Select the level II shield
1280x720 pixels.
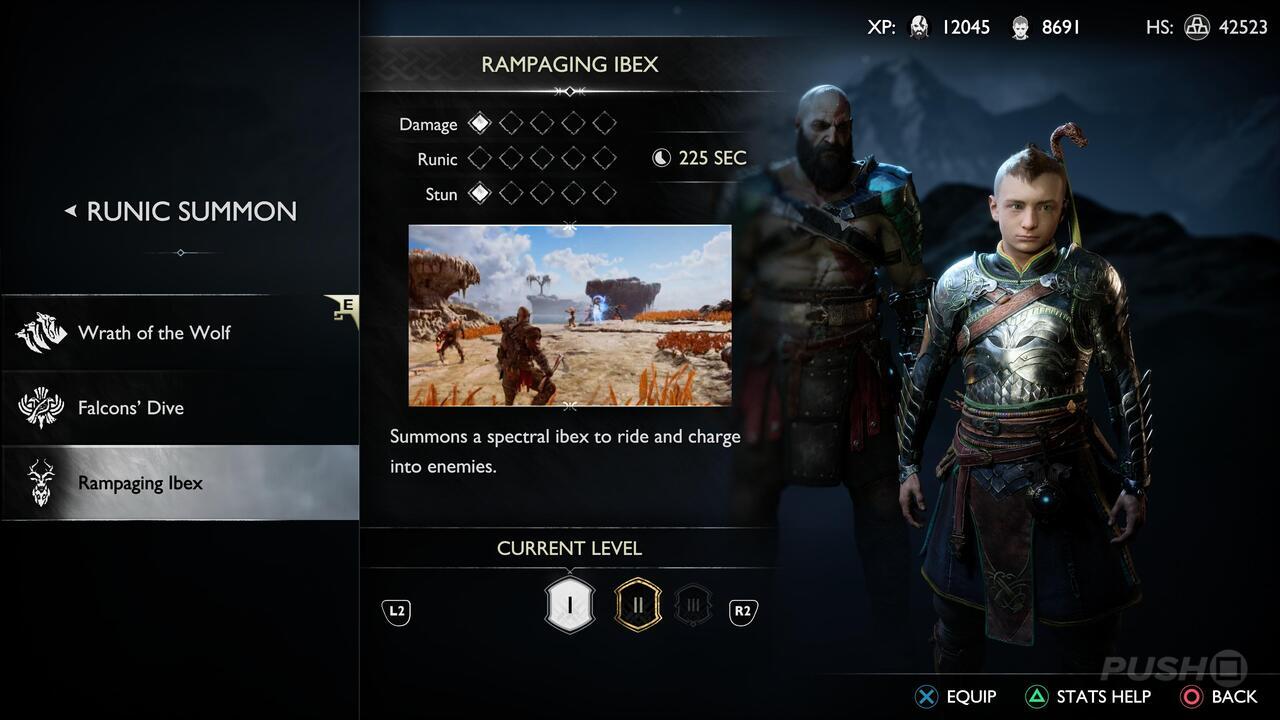tap(637, 604)
